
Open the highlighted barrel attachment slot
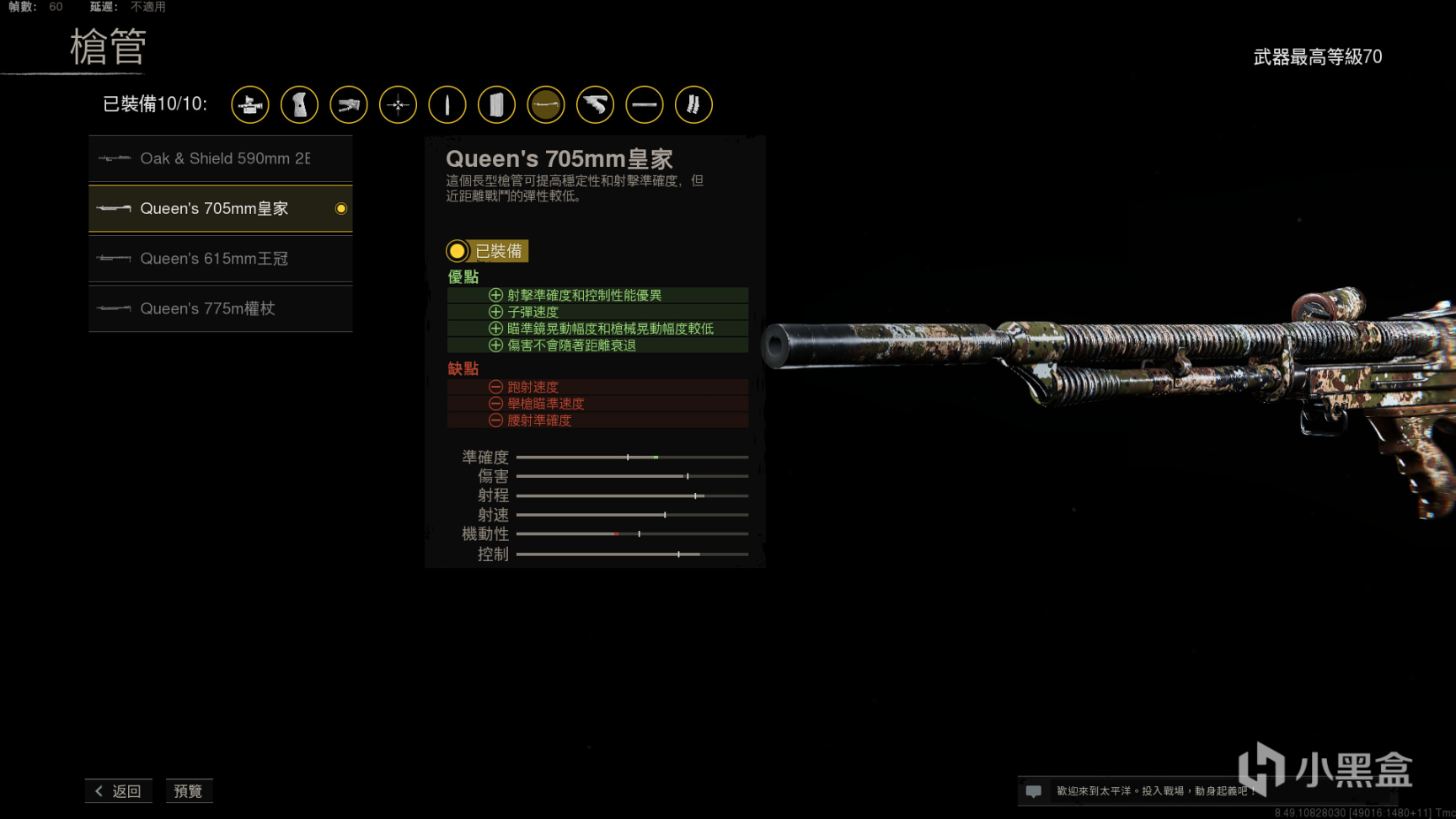546,105
